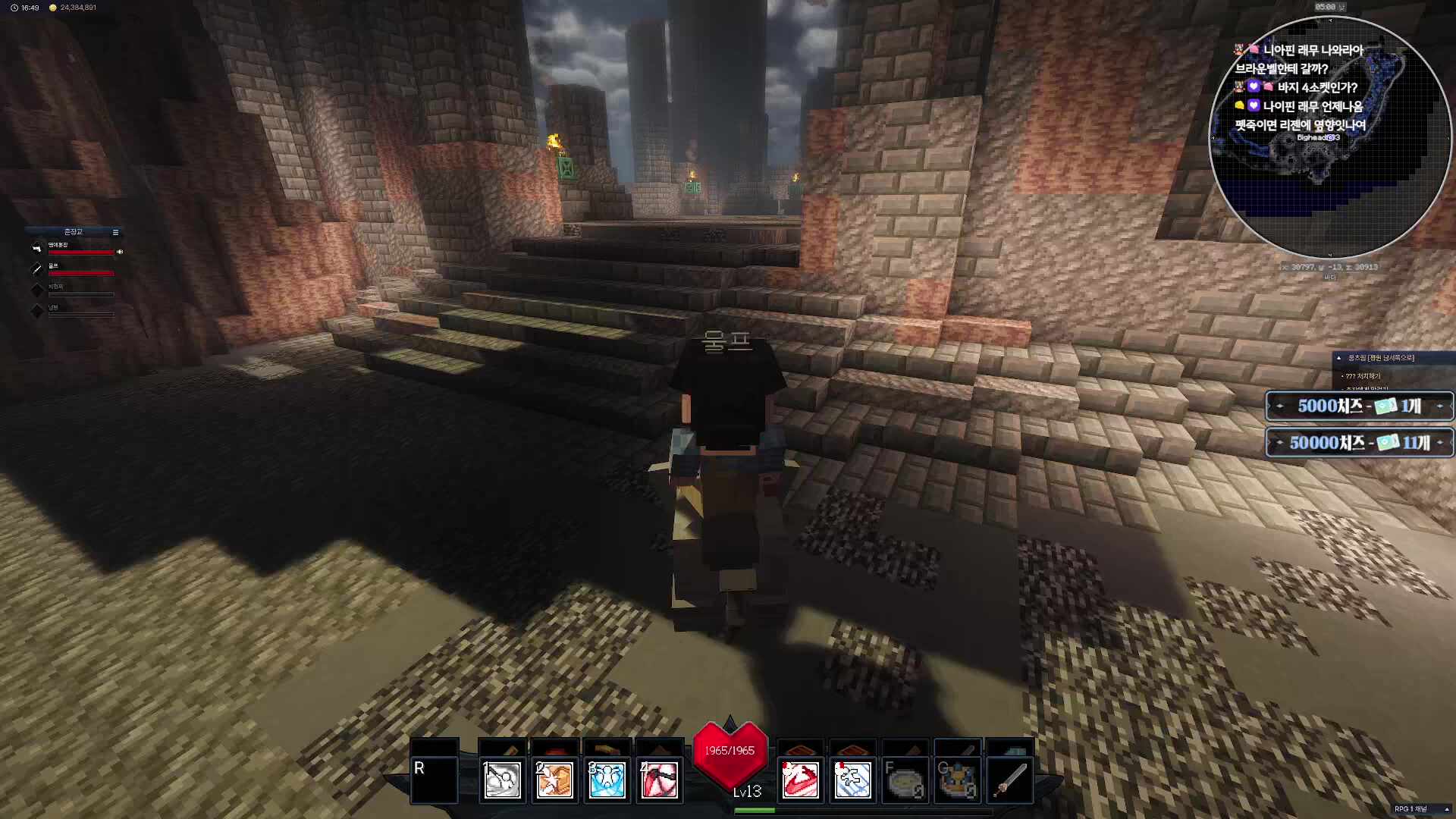Cast the red slash skill in slot 4
1456x819 pixels.
[659, 780]
